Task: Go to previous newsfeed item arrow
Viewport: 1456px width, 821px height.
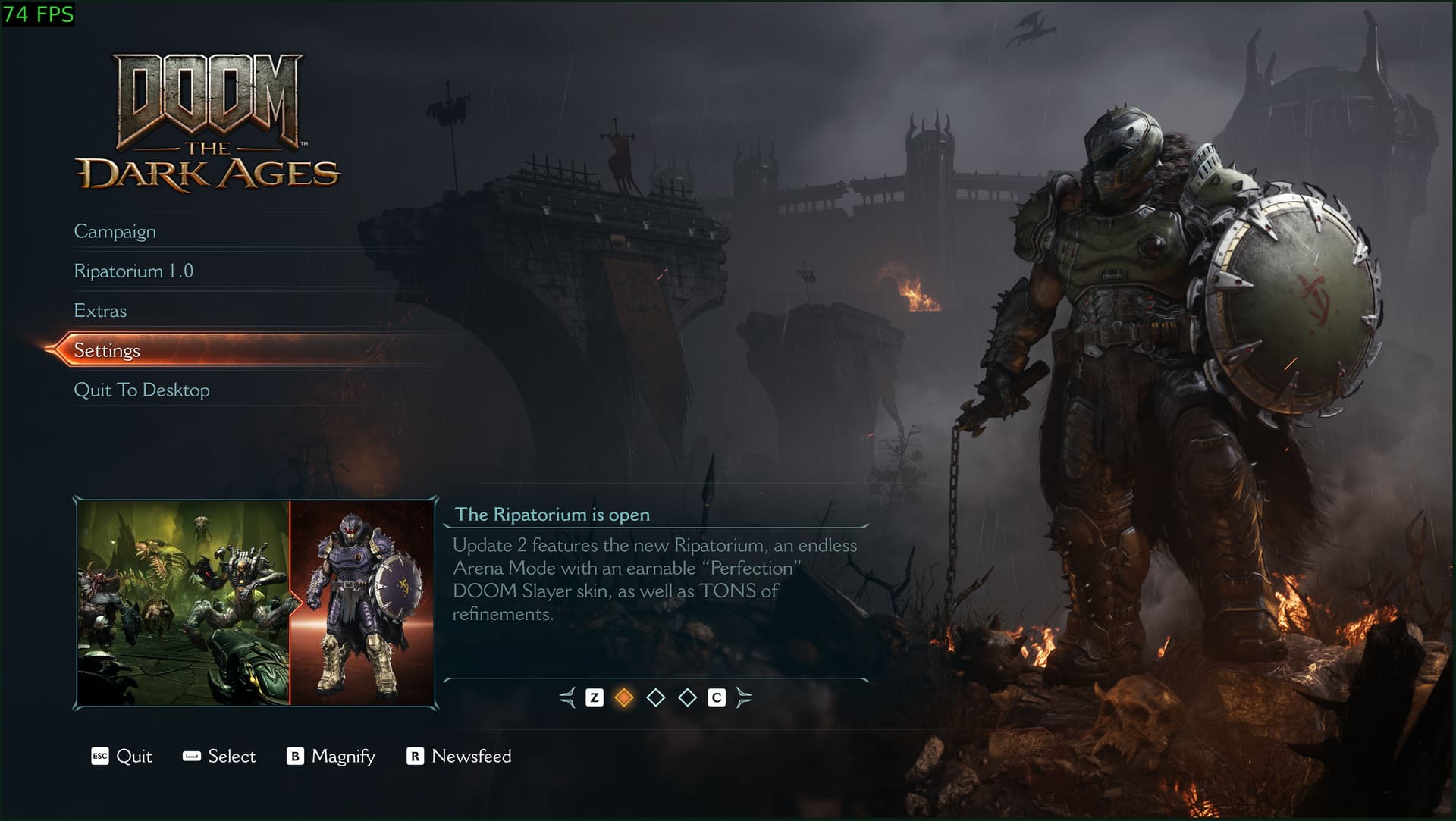Action: point(567,697)
